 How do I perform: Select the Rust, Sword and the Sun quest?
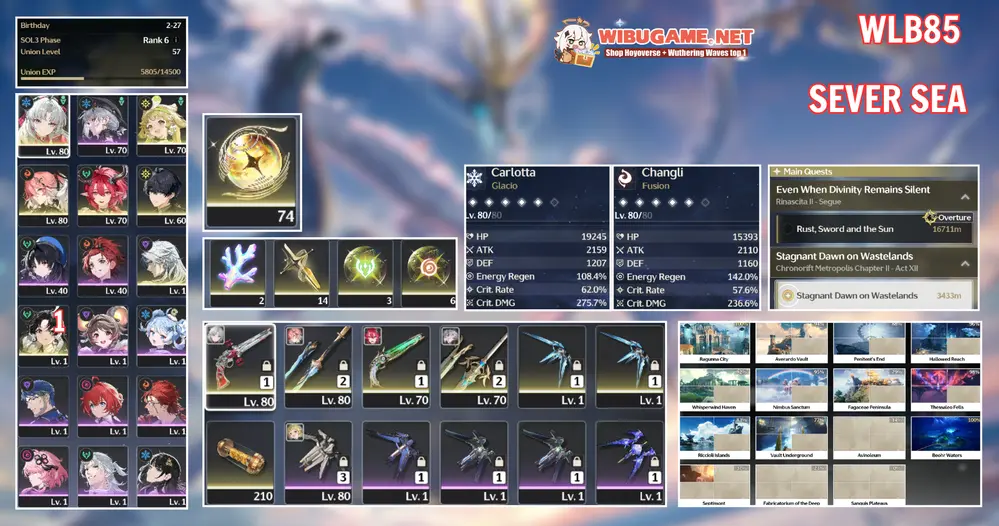[x=872, y=228]
